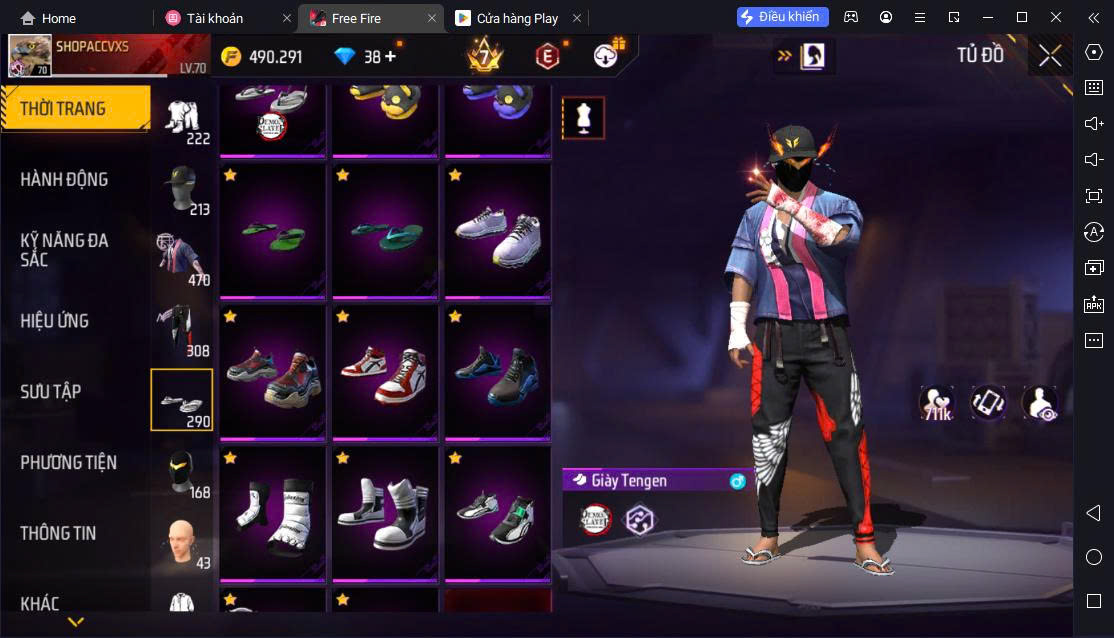Screen dimensions: 1114x638
Task: Switch to the Hành Động tab
Action: coord(65,180)
